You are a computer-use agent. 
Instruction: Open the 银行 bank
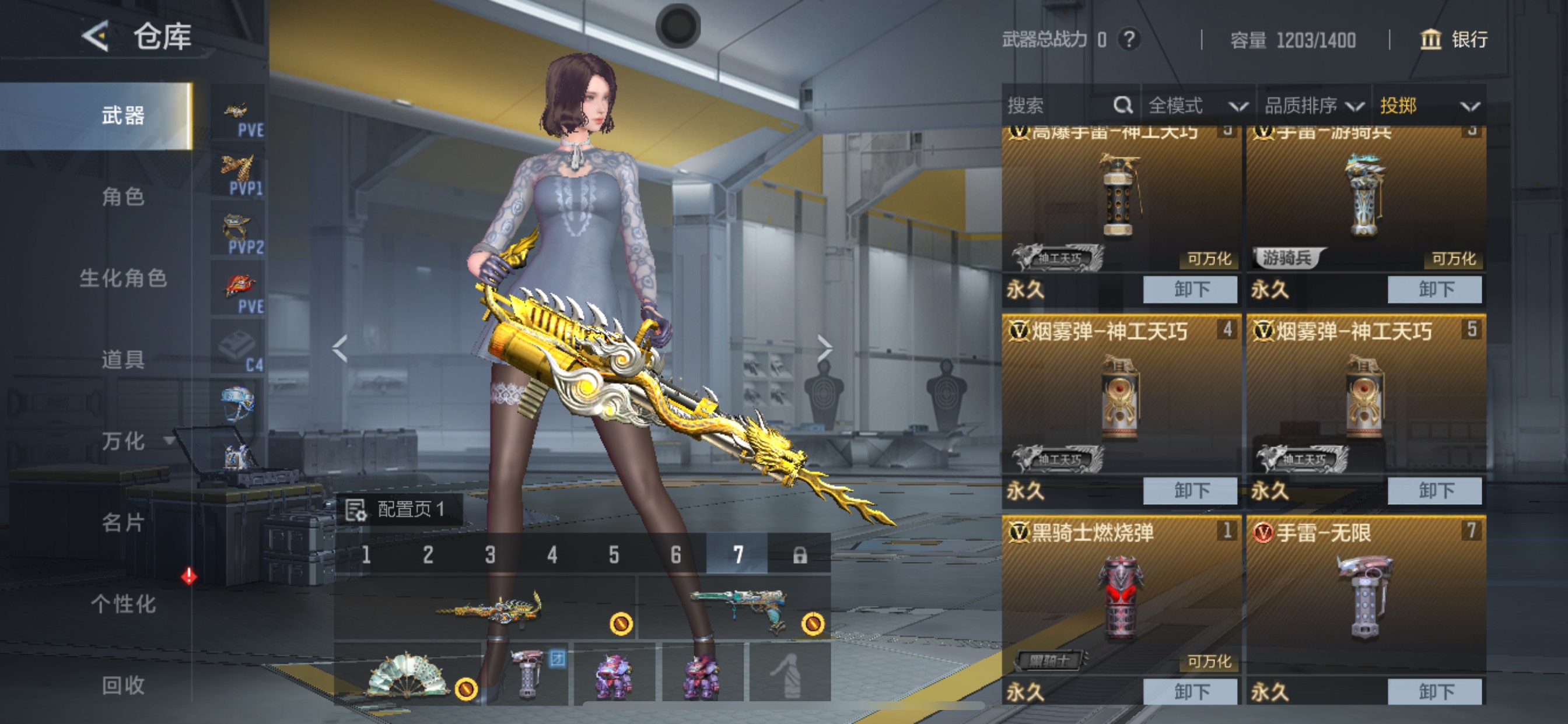coord(1454,40)
